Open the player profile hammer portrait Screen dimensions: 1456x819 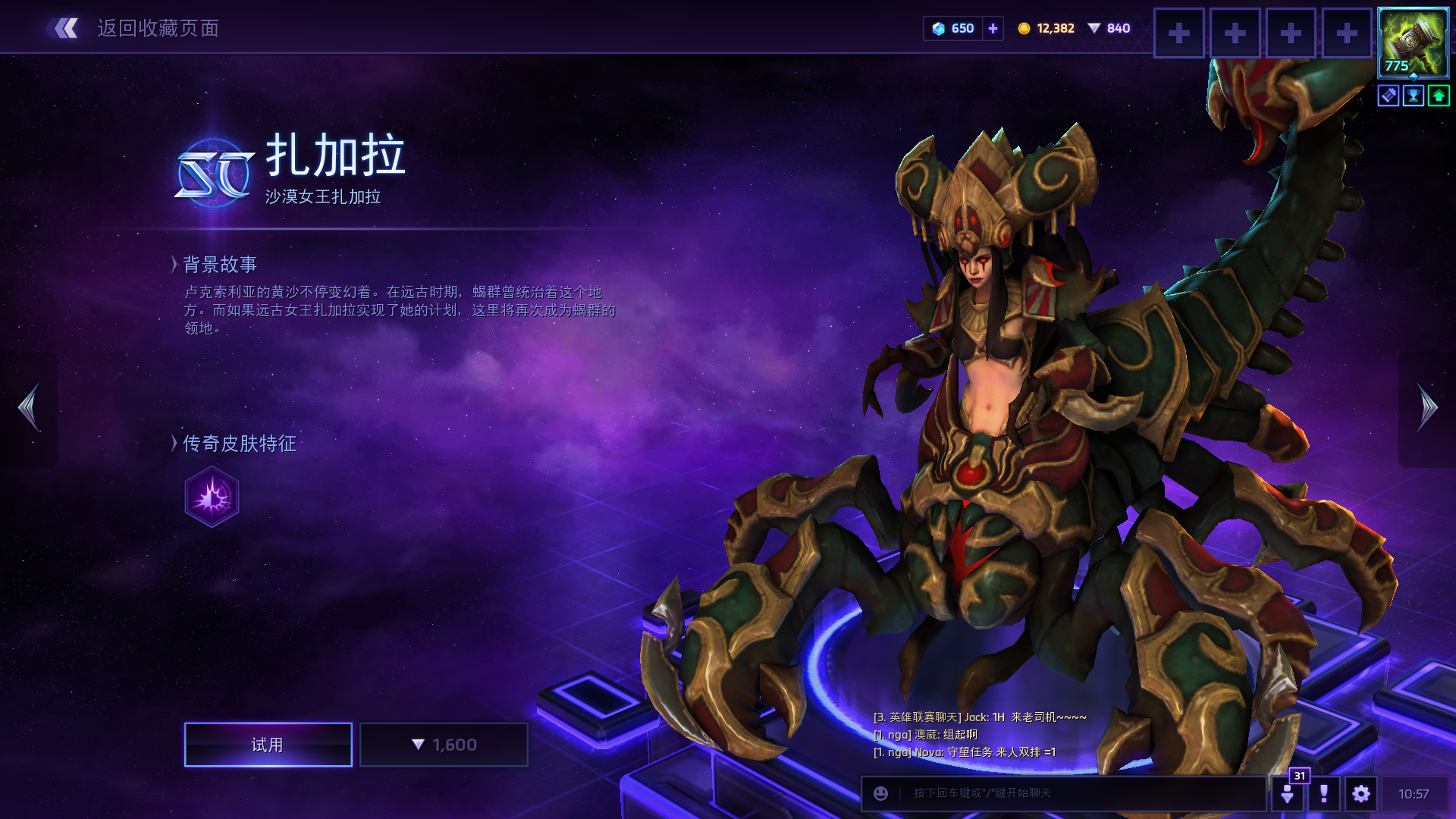pyautogui.click(x=1413, y=42)
